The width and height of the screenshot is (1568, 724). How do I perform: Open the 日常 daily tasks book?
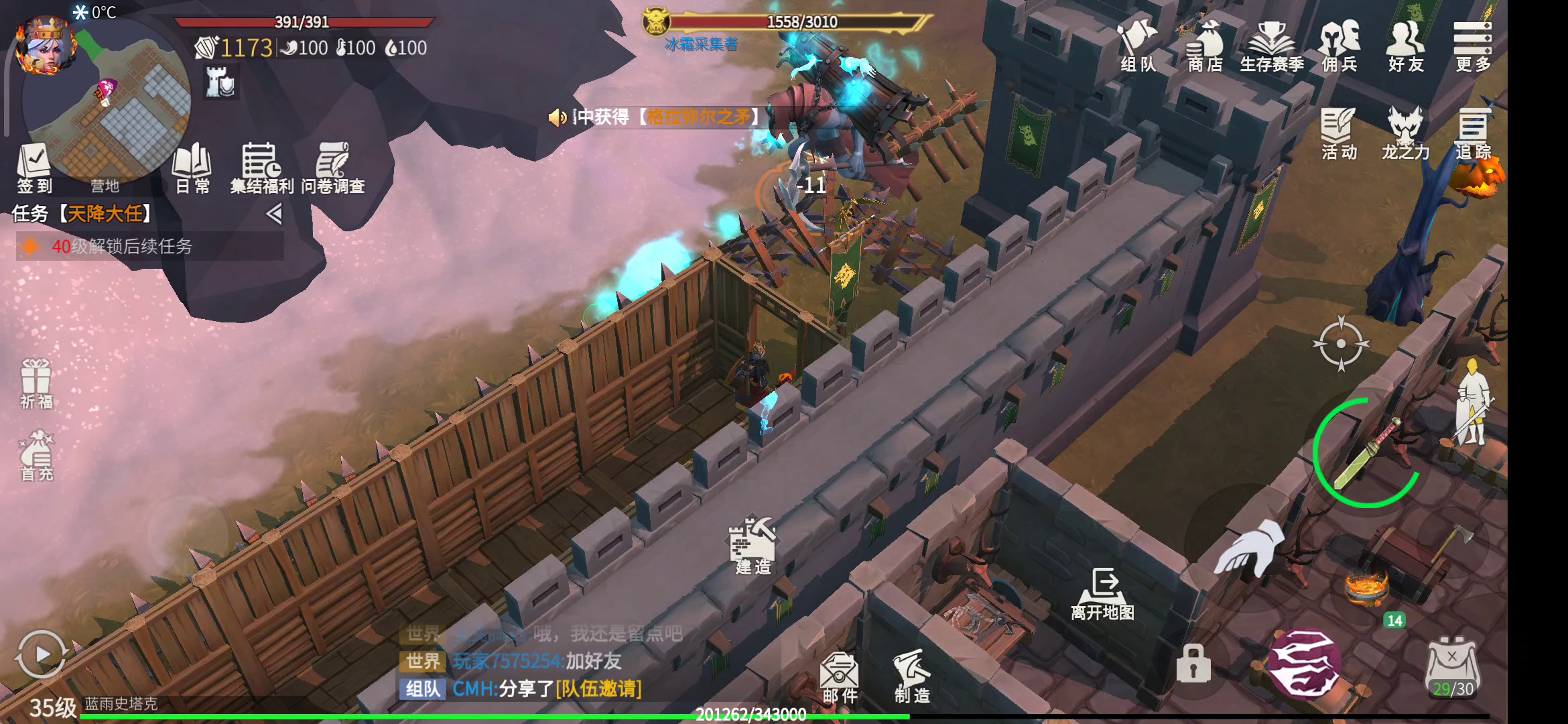click(x=192, y=168)
